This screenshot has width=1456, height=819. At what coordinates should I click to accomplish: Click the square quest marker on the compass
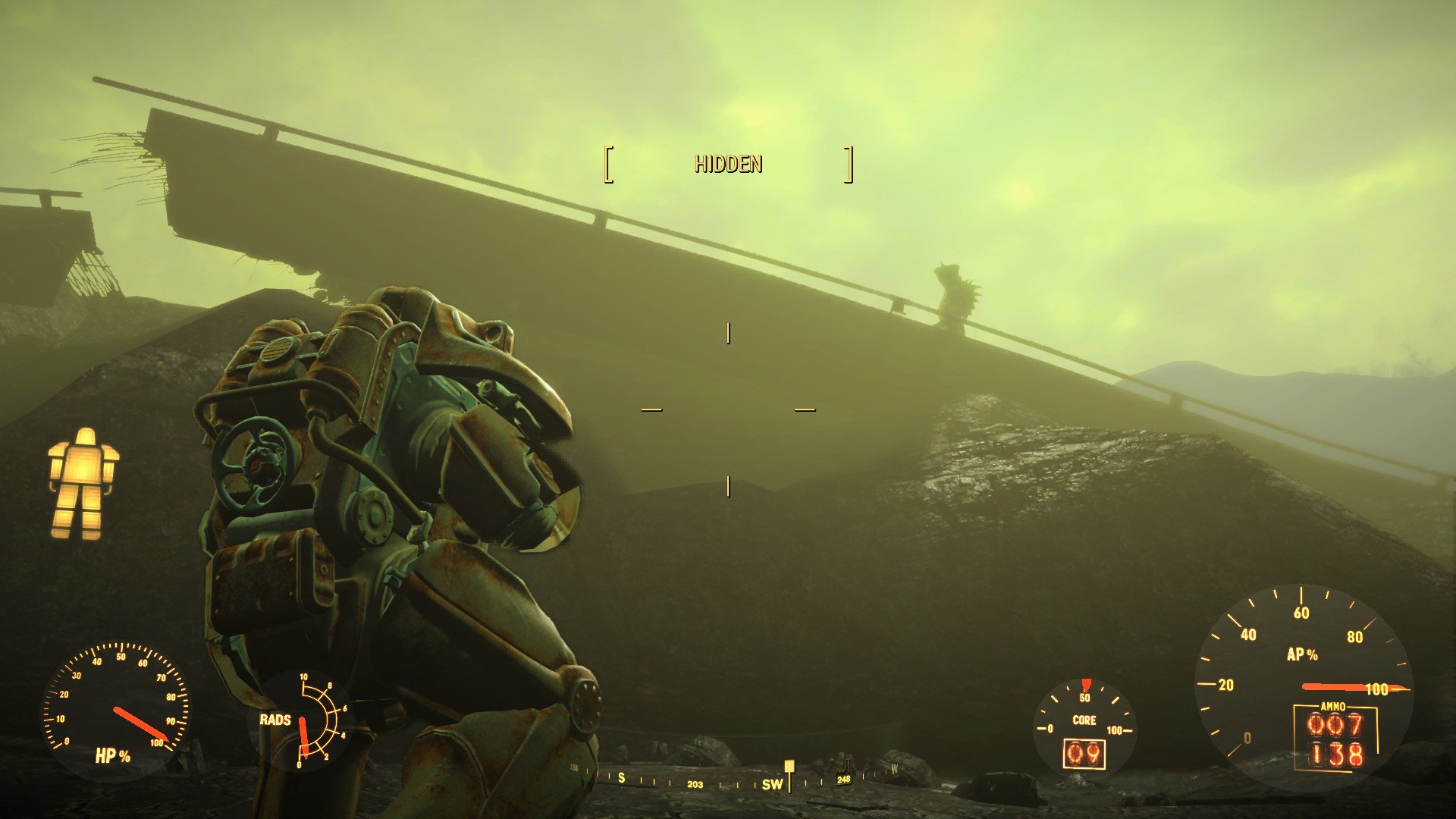789,766
